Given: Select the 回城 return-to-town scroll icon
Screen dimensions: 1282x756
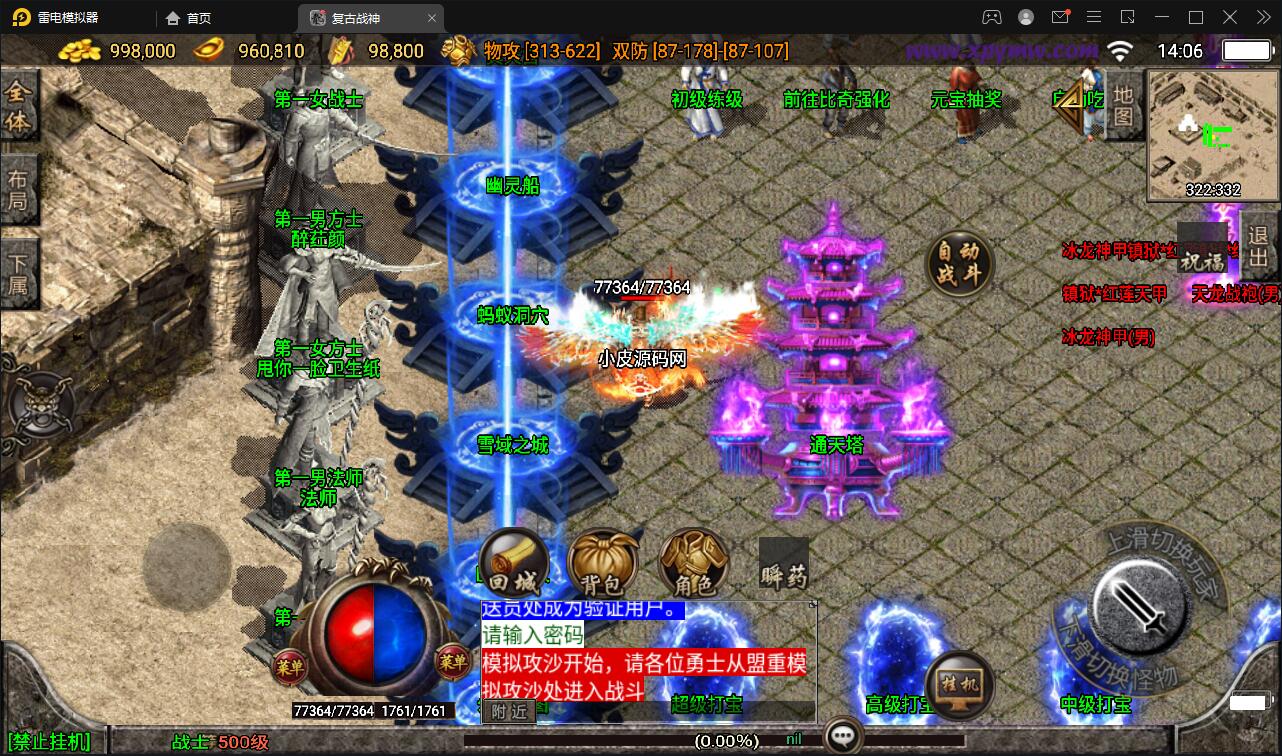Looking at the screenshot, I should click(512, 563).
